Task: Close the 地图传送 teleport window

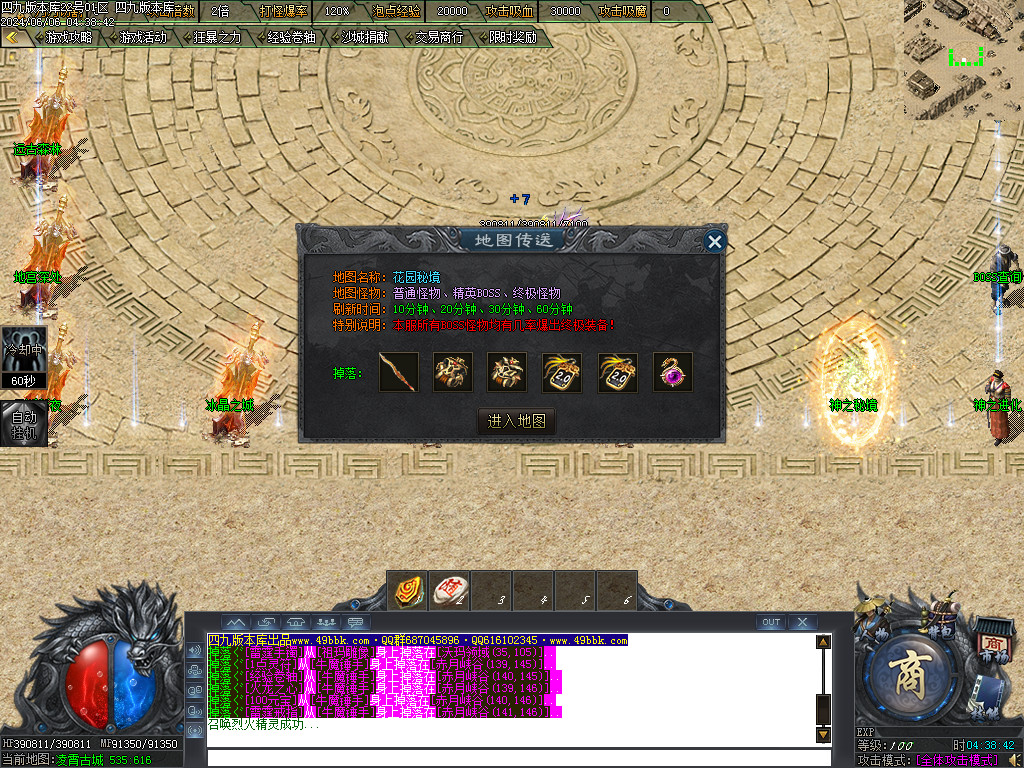Action: point(714,241)
